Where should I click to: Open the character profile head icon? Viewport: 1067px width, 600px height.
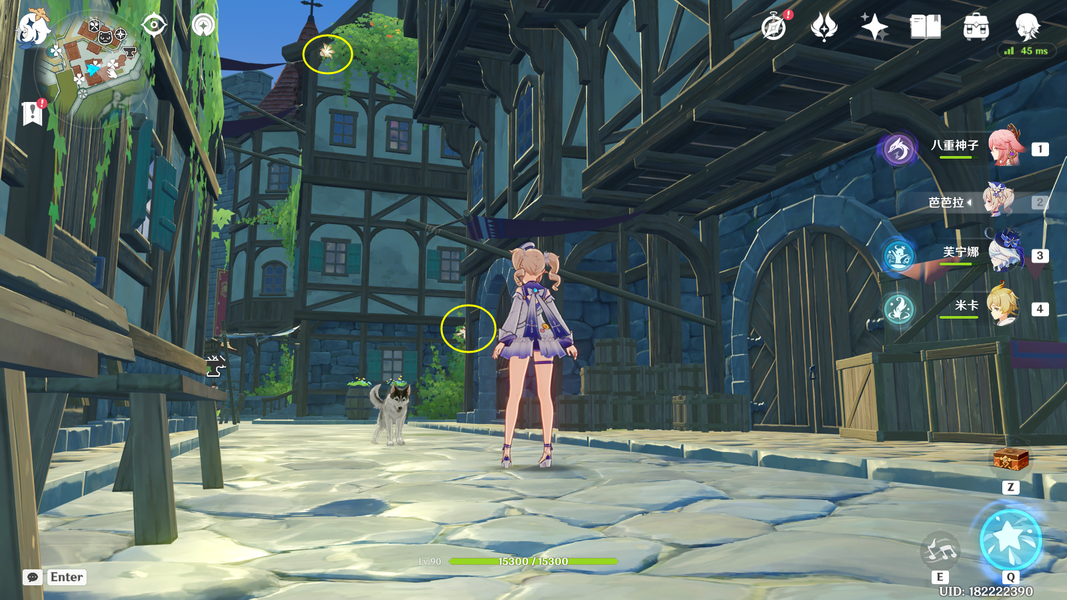[1027, 27]
